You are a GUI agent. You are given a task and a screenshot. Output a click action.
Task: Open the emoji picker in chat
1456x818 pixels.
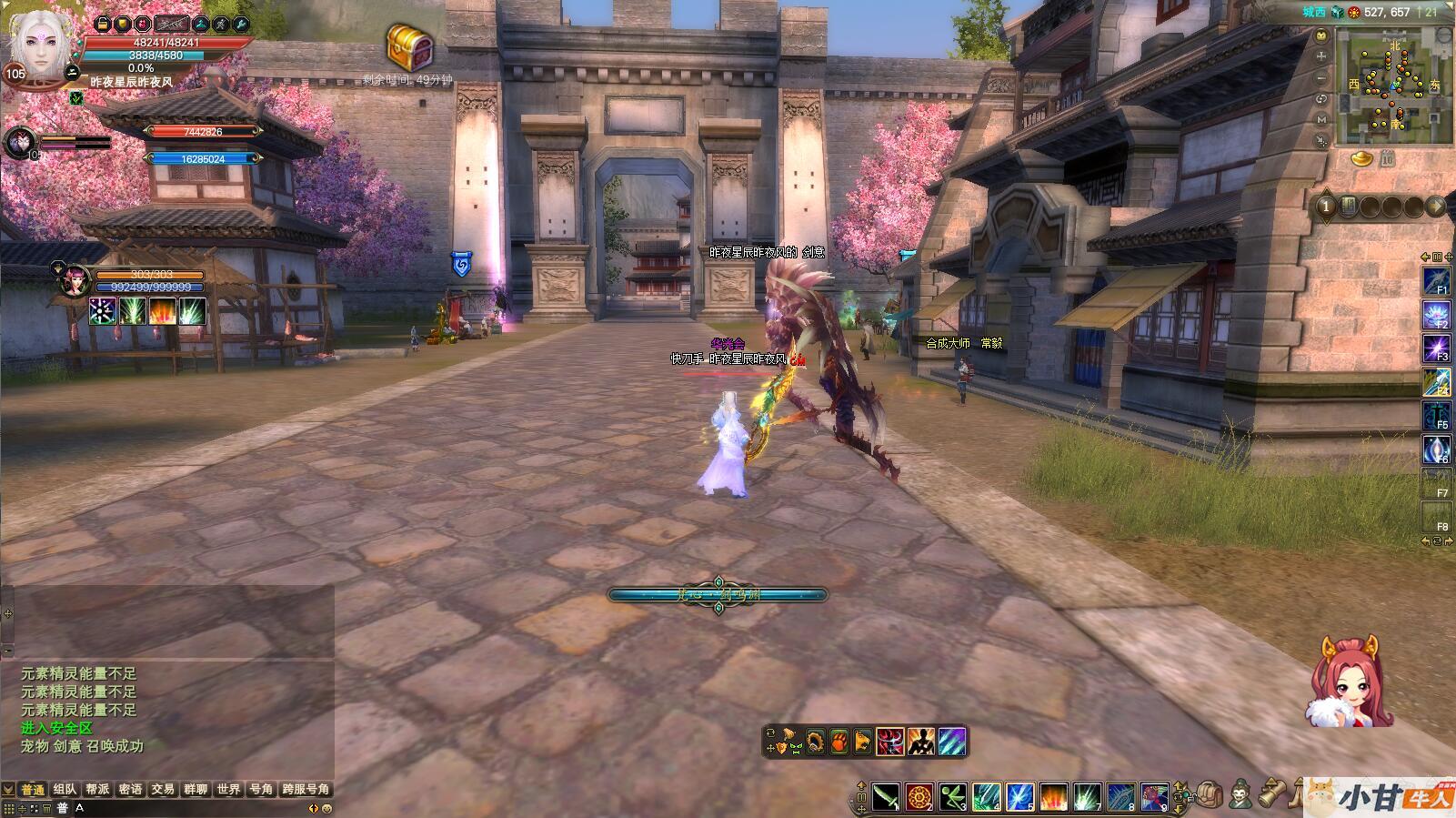pos(326,808)
